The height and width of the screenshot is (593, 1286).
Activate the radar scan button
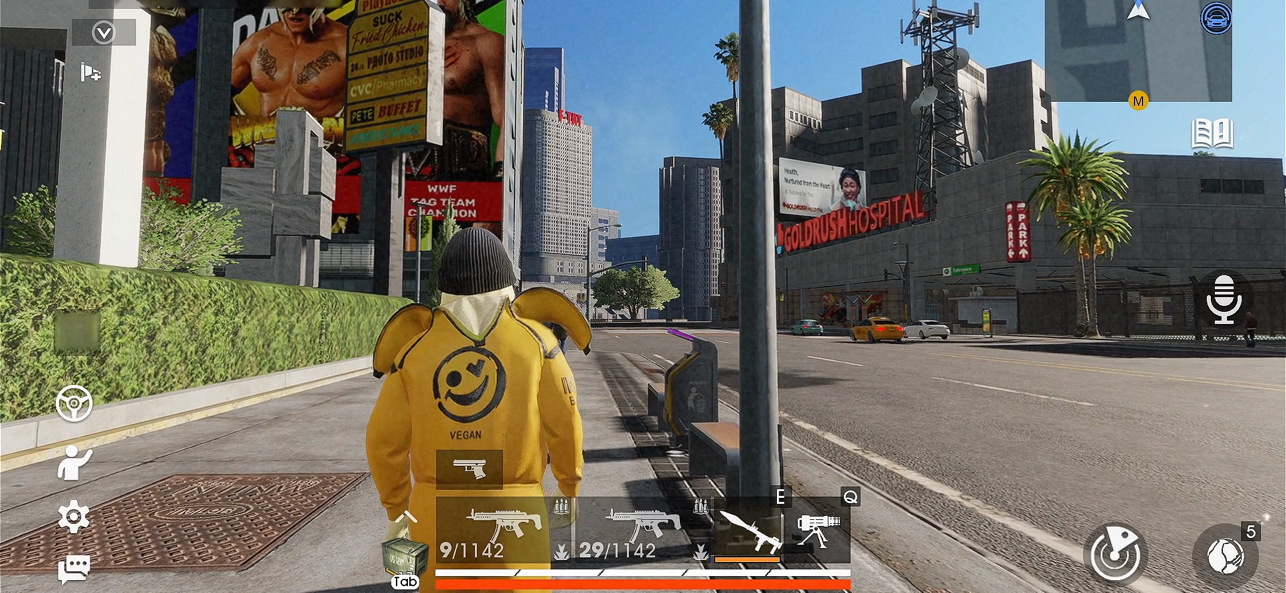click(1116, 554)
